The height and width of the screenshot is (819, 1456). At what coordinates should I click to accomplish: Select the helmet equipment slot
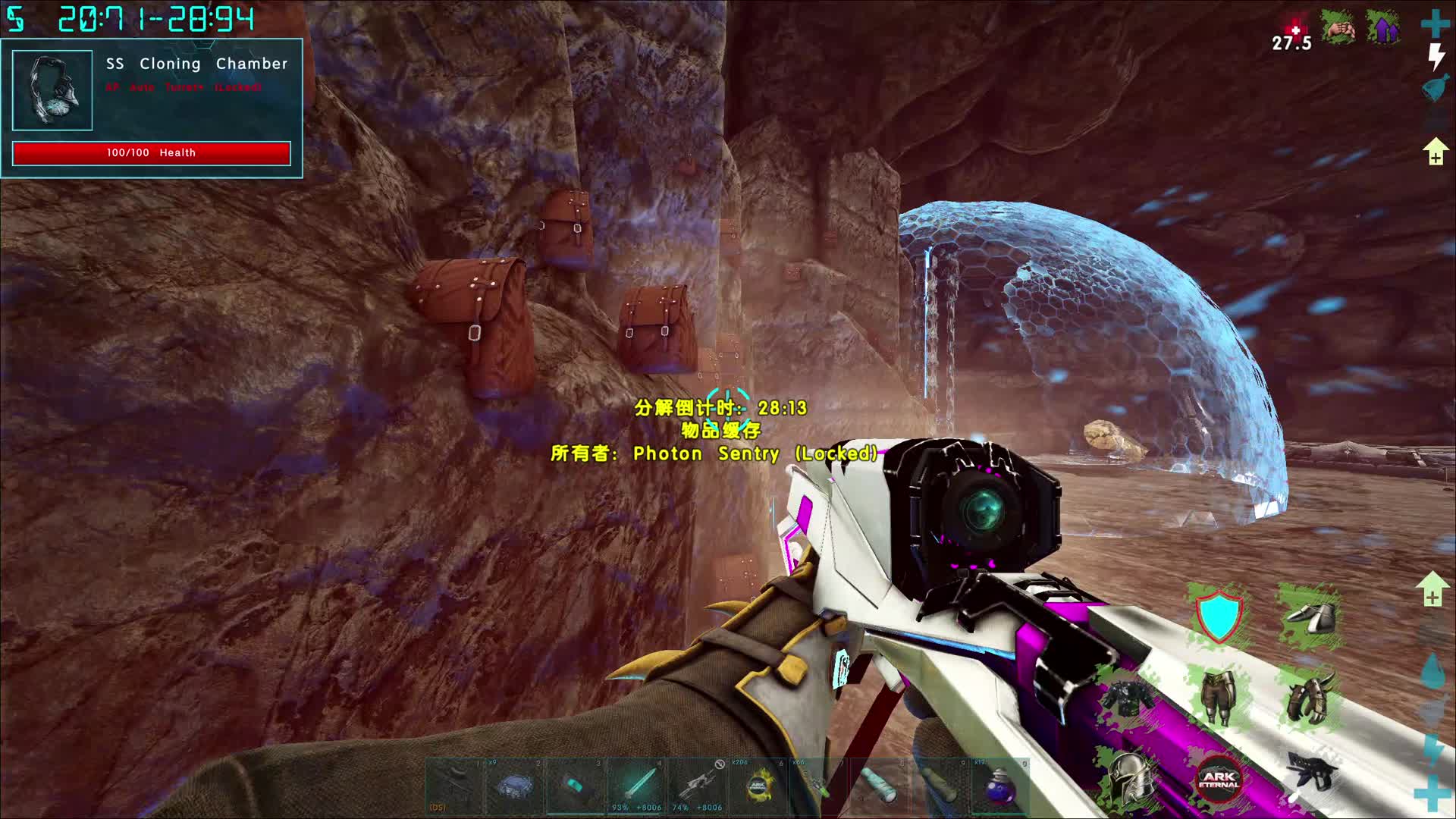[x=1128, y=778]
